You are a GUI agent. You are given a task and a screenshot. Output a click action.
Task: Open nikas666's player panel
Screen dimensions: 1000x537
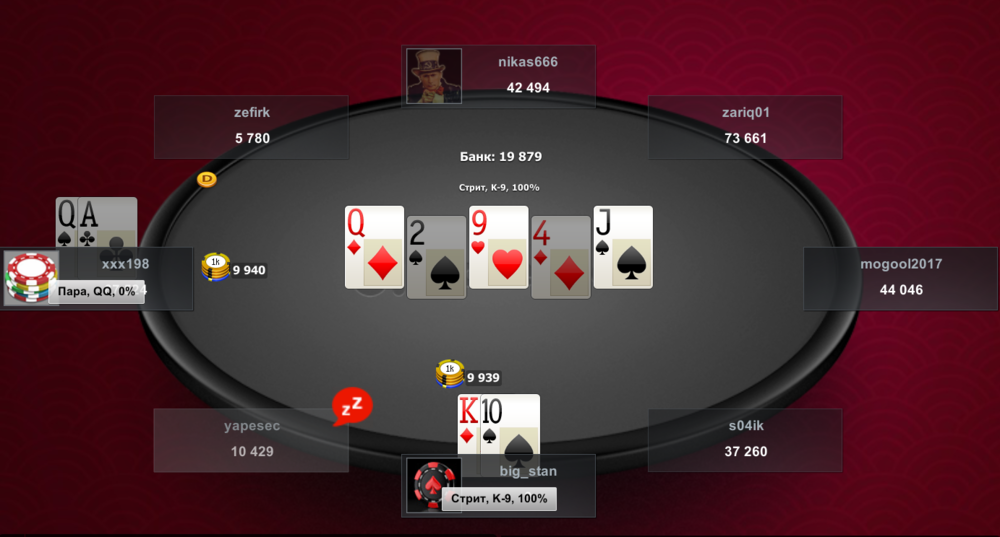click(x=527, y=75)
